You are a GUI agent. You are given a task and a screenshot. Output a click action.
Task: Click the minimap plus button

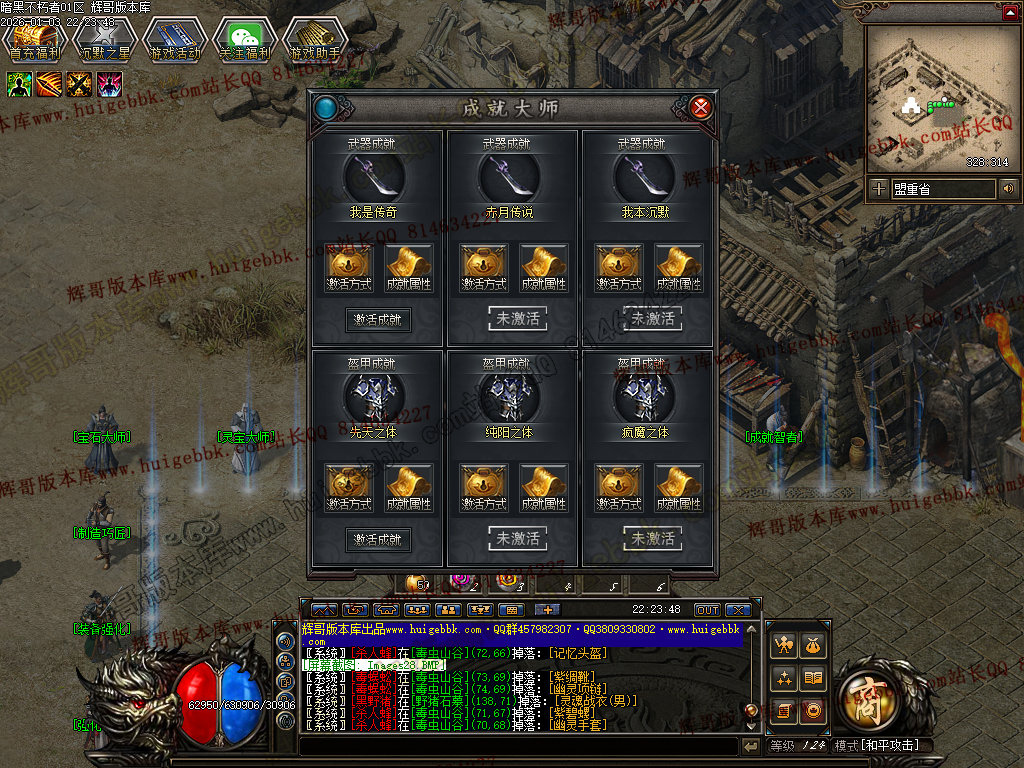pos(878,188)
